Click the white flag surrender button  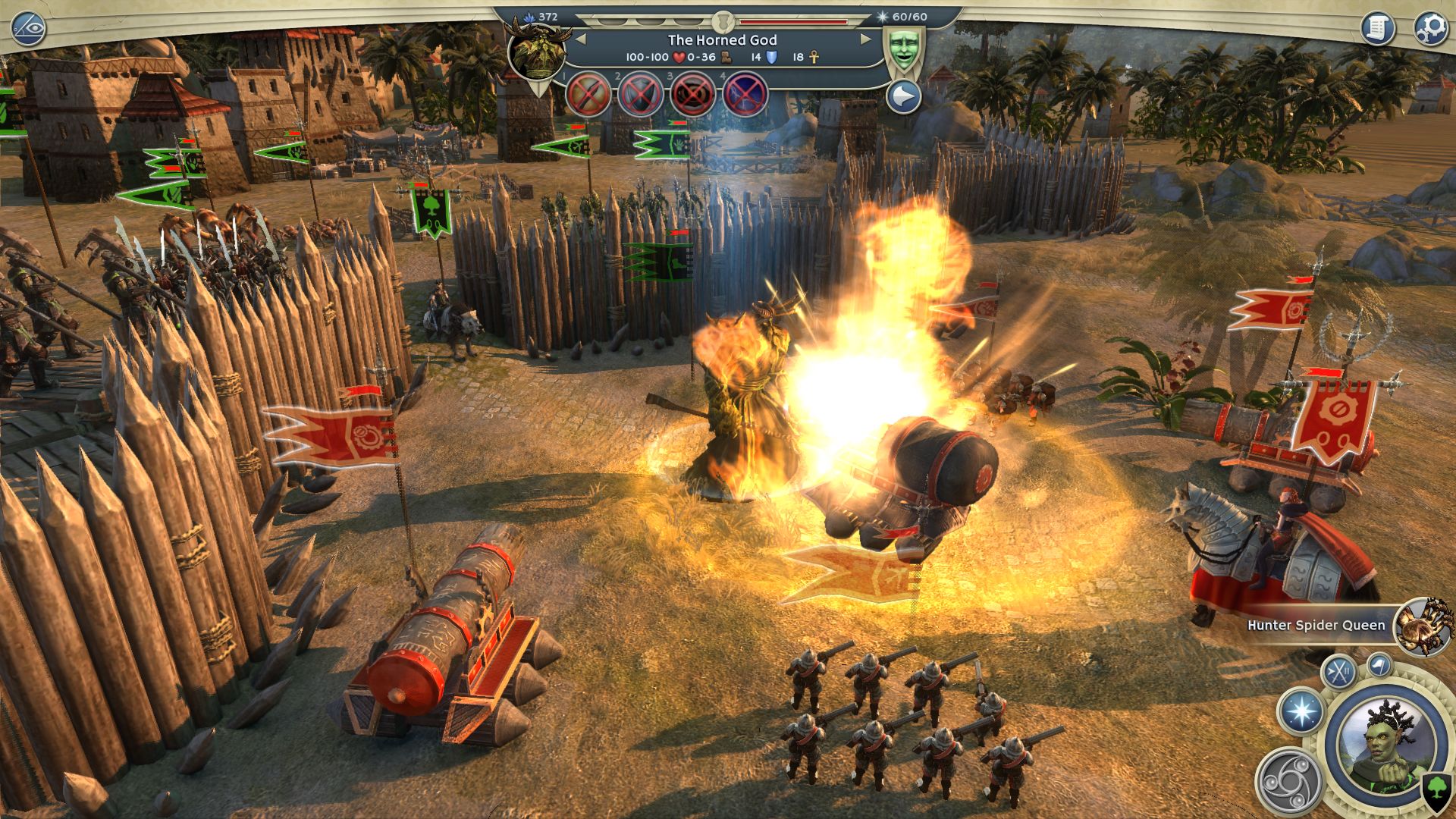(x=1379, y=666)
